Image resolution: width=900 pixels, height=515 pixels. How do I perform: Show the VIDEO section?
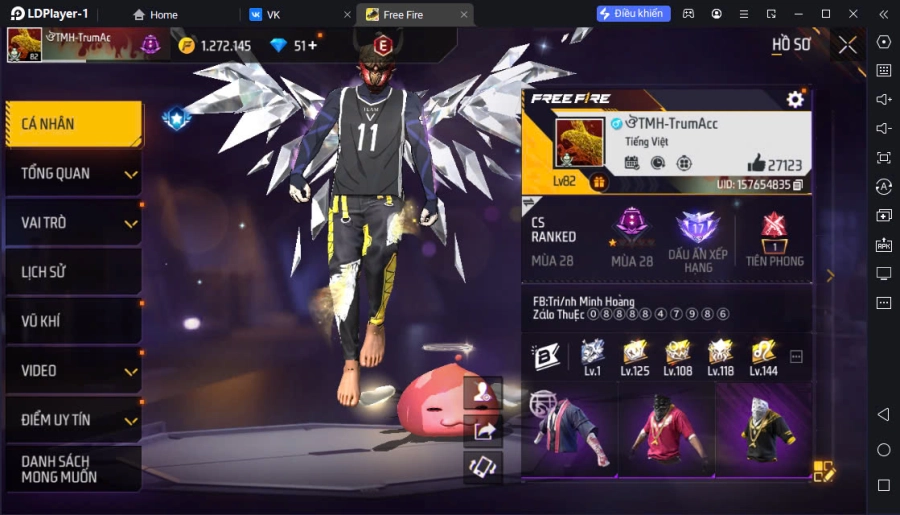pos(73,371)
